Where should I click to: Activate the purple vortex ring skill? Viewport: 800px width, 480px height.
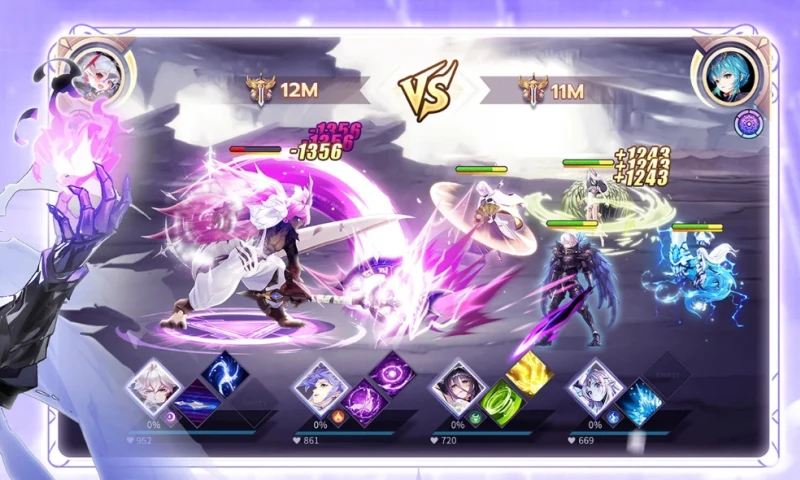tap(392, 372)
